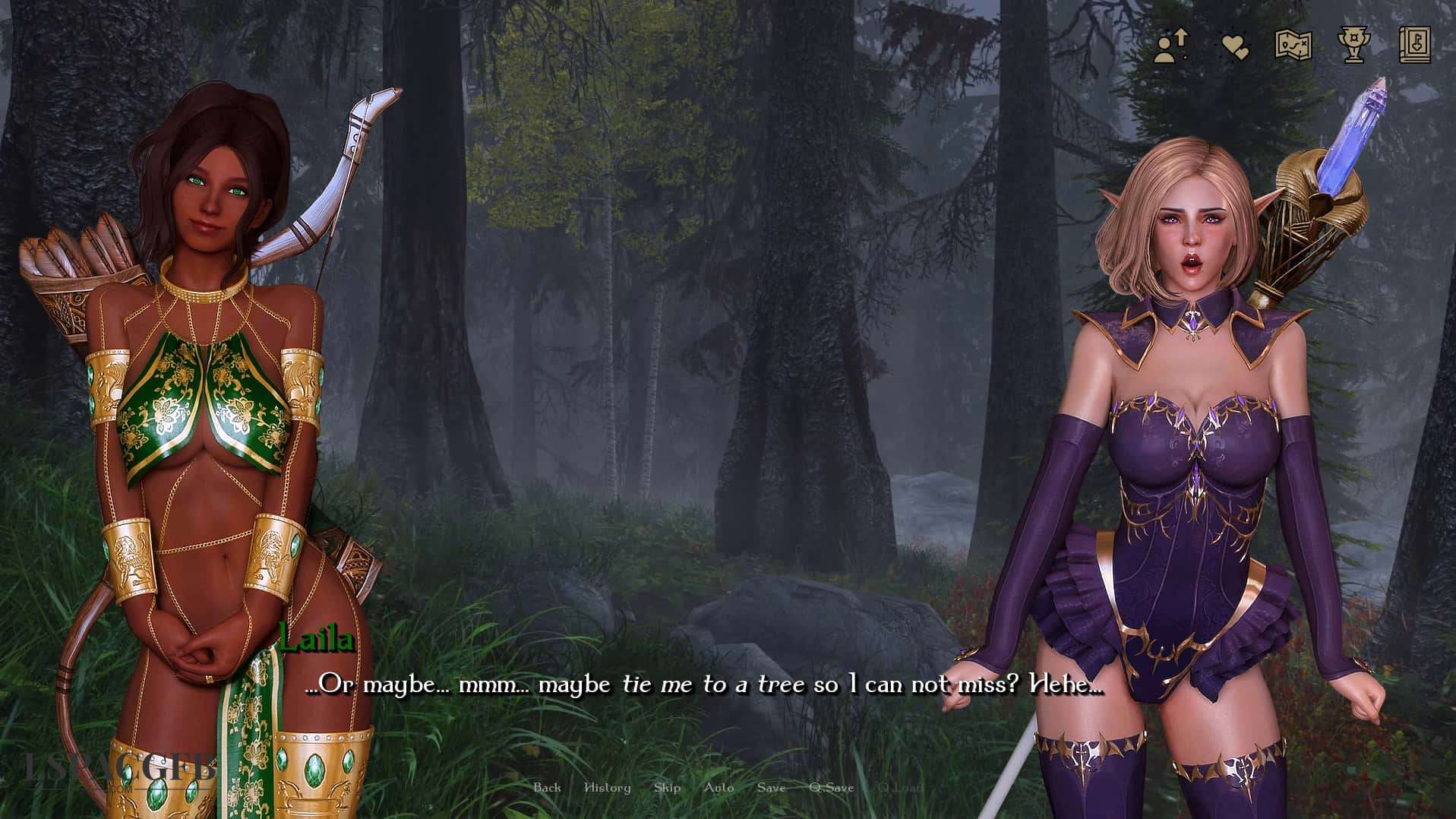Screen dimensions: 1456x819
Task: Click the X mark on the map icon
Action: coord(1303,44)
